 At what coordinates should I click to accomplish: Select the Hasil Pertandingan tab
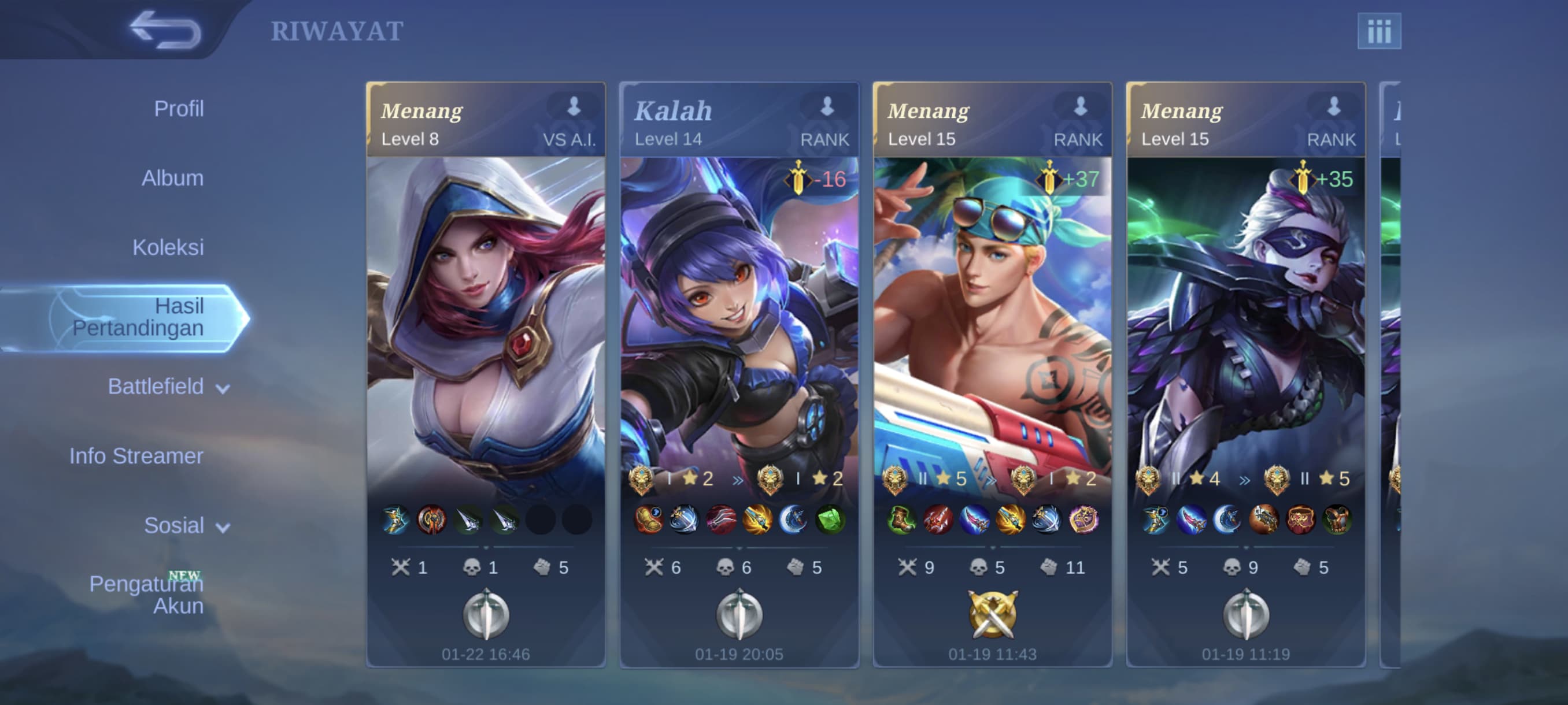click(x=138, y=317)
